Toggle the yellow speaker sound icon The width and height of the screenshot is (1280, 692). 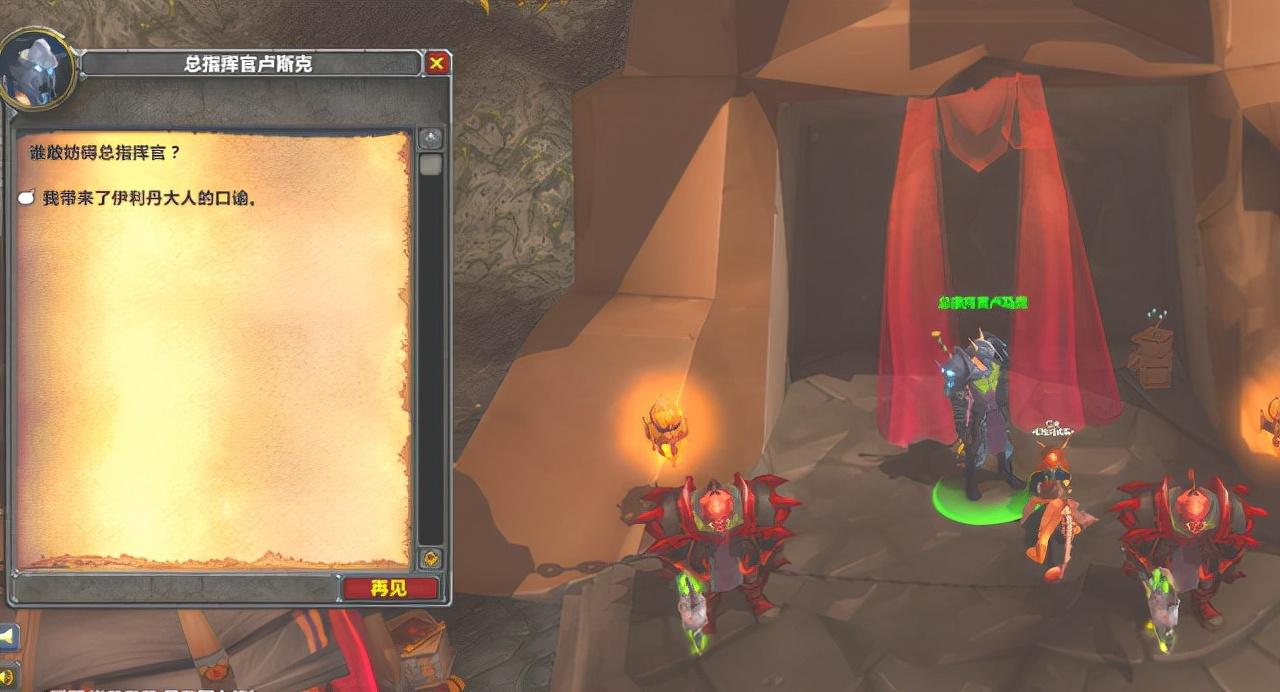point(5,675)
